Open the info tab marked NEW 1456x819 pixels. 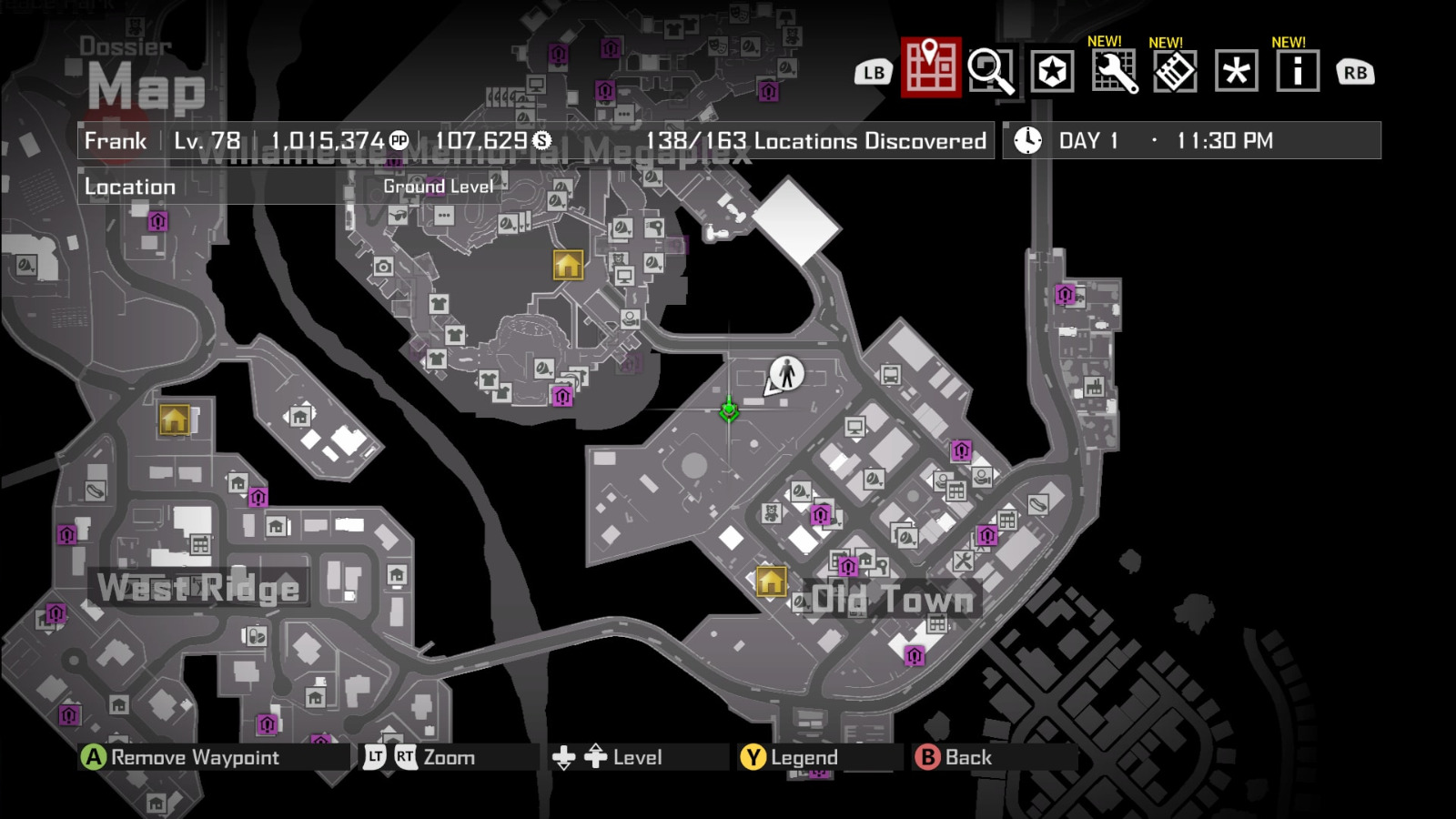coord(1296,71)
